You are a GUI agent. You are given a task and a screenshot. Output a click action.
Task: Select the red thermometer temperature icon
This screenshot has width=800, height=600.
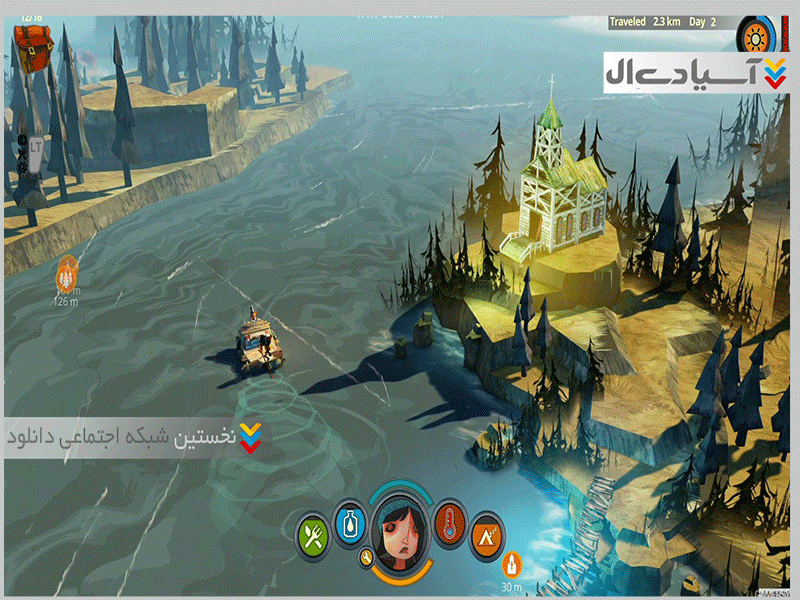[450, 520]
